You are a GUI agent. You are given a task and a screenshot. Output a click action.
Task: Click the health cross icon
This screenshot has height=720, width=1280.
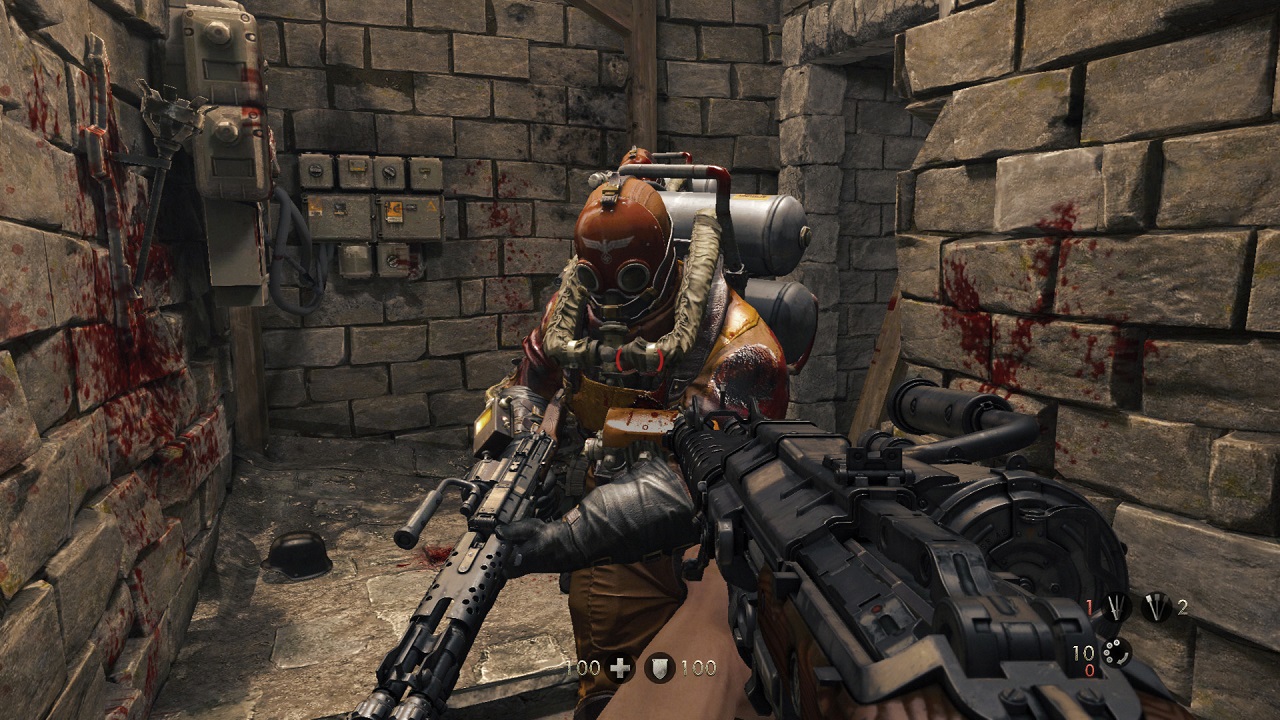tap(620, 669)
